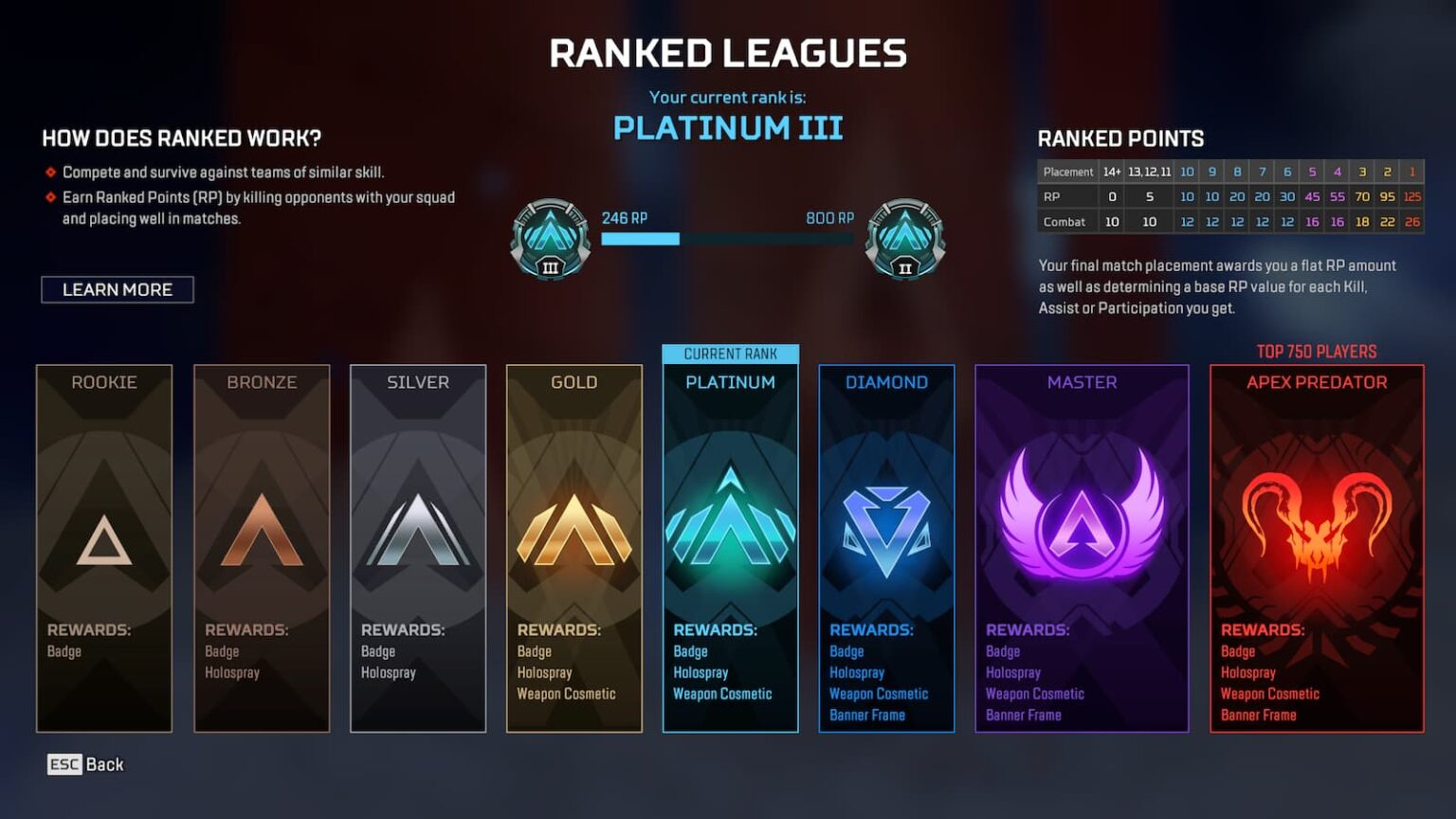Click the Top 750 Players label
This screenshot has height=819, width=1456.
tap(1315, 350)
